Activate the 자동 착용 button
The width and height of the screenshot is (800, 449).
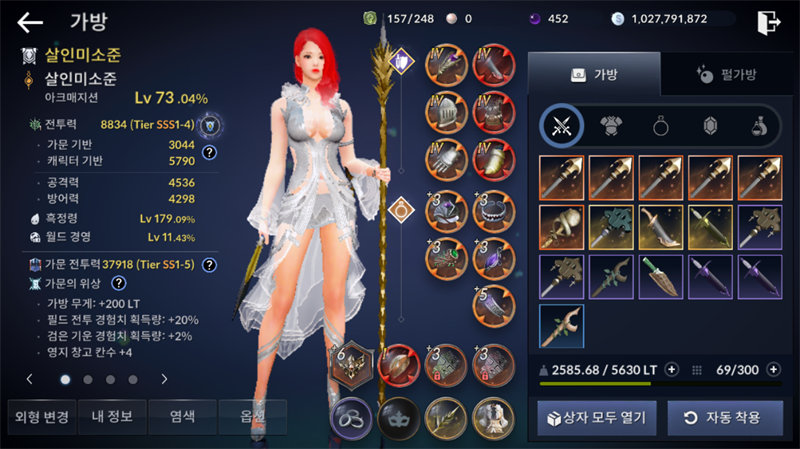(x=724, y=417)
